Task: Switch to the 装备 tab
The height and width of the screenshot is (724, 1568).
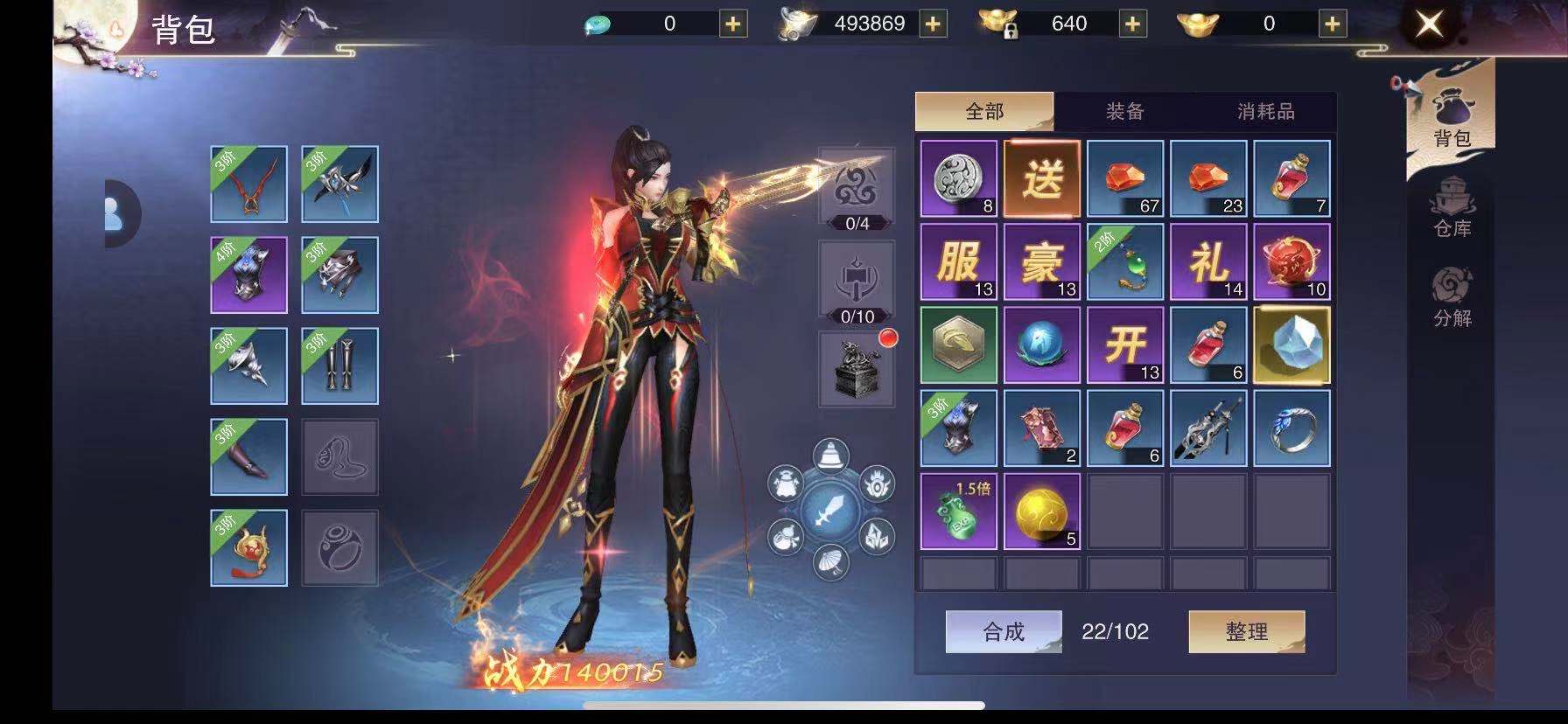Action: (x=1124, y=111)
